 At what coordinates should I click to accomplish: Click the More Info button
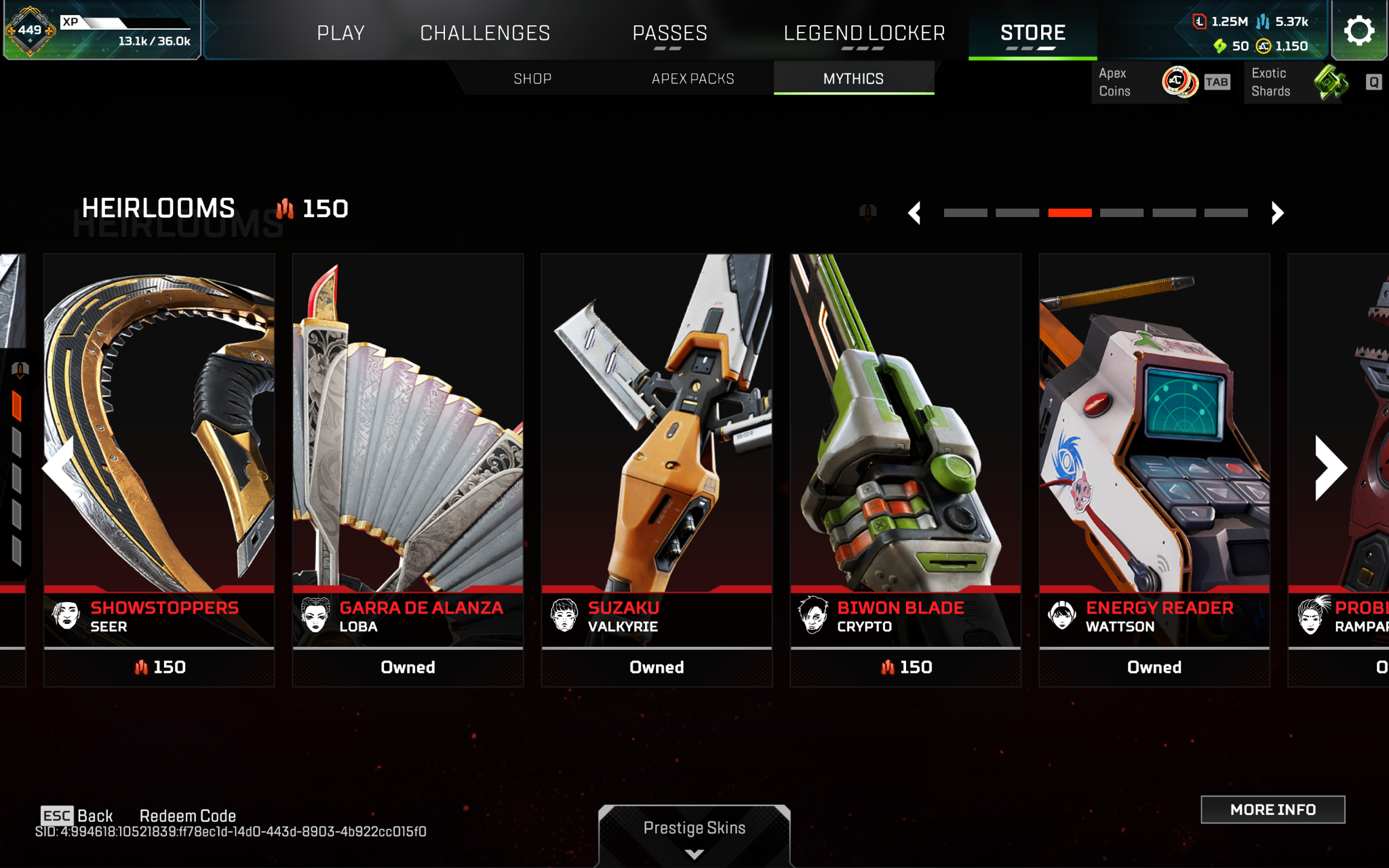coord(1272,810)
